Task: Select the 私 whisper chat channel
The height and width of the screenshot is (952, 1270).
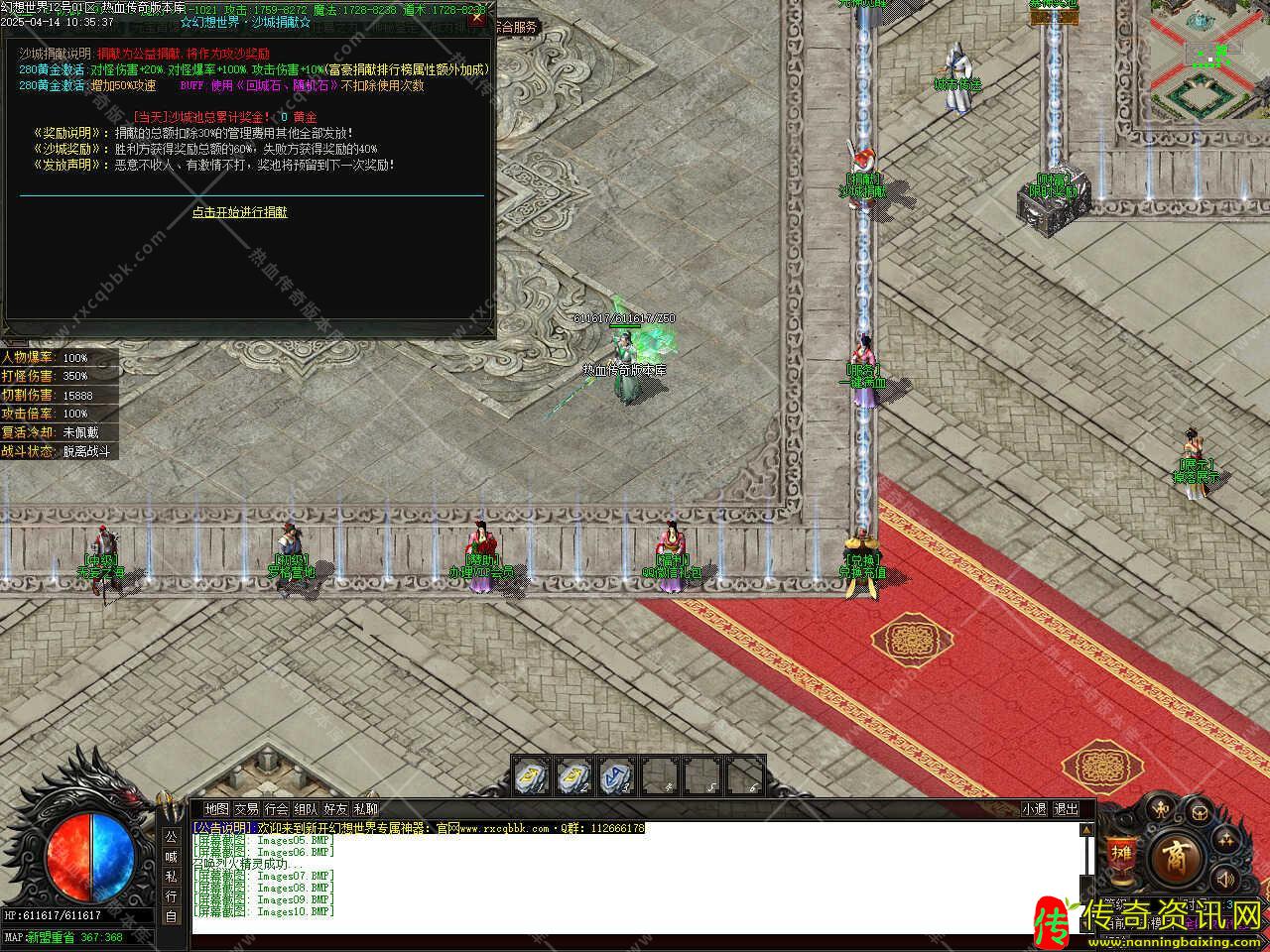Action: [171, 876]
